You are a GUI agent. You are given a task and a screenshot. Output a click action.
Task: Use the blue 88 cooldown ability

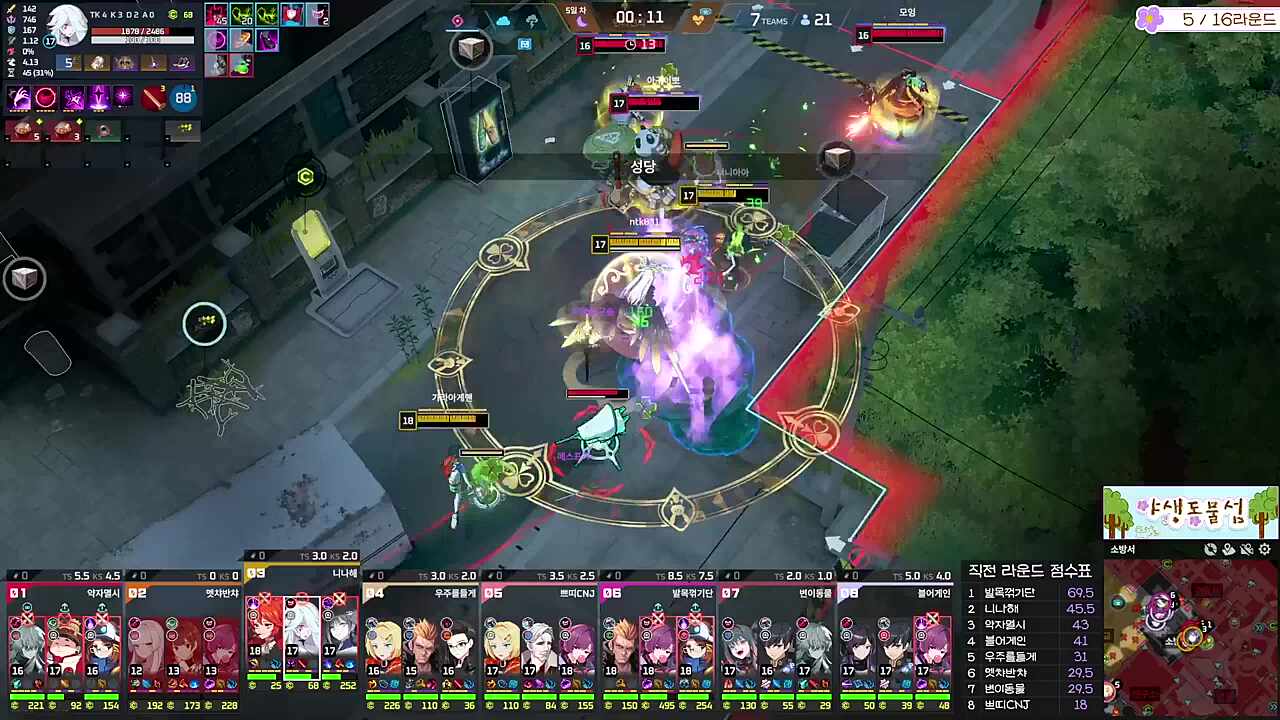tap(183, 98)
